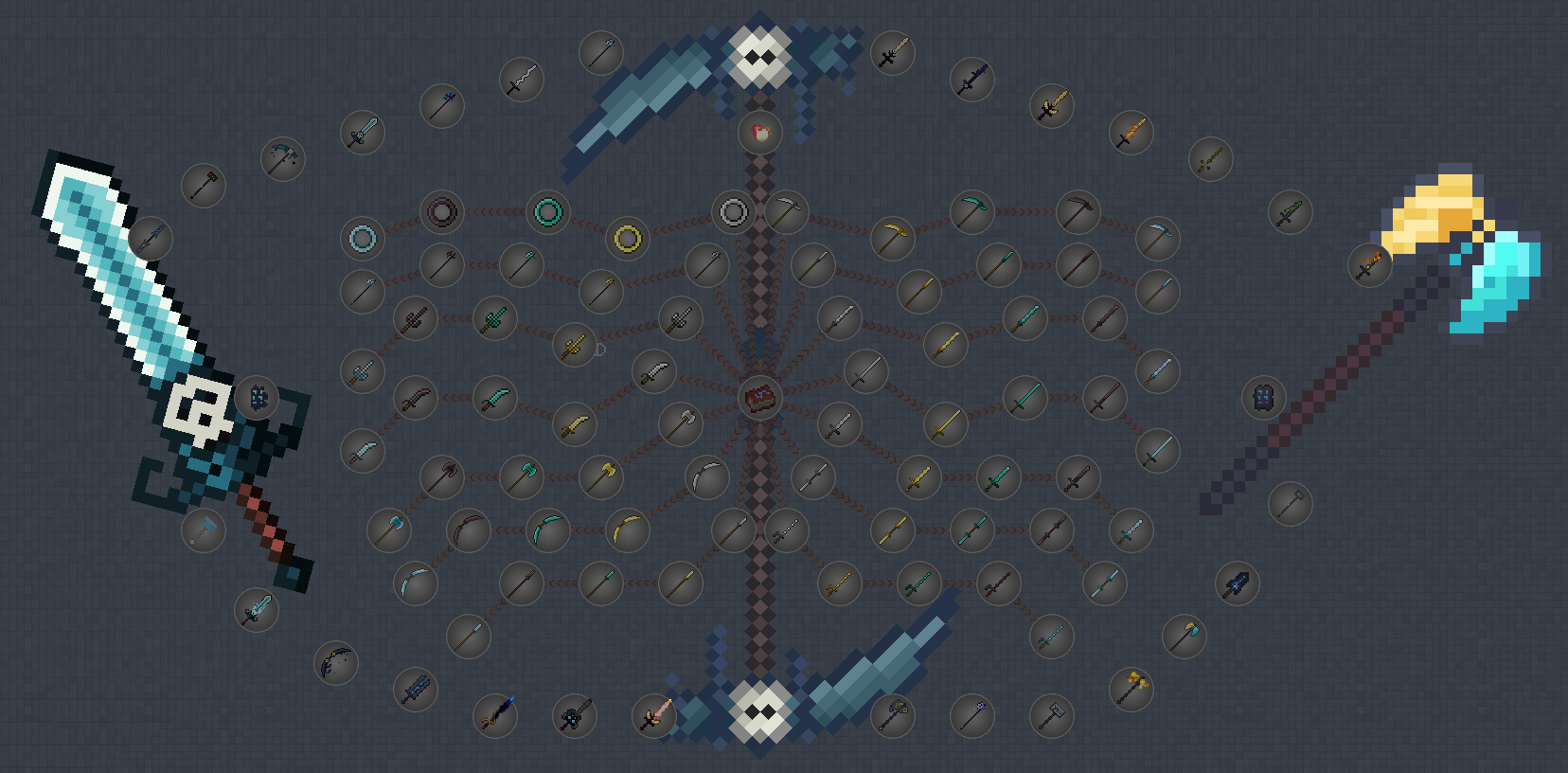Open the golden ring advancement node
Image resolution: width=1568 pixels, height=773 pixels.
(x=626, y=240)
